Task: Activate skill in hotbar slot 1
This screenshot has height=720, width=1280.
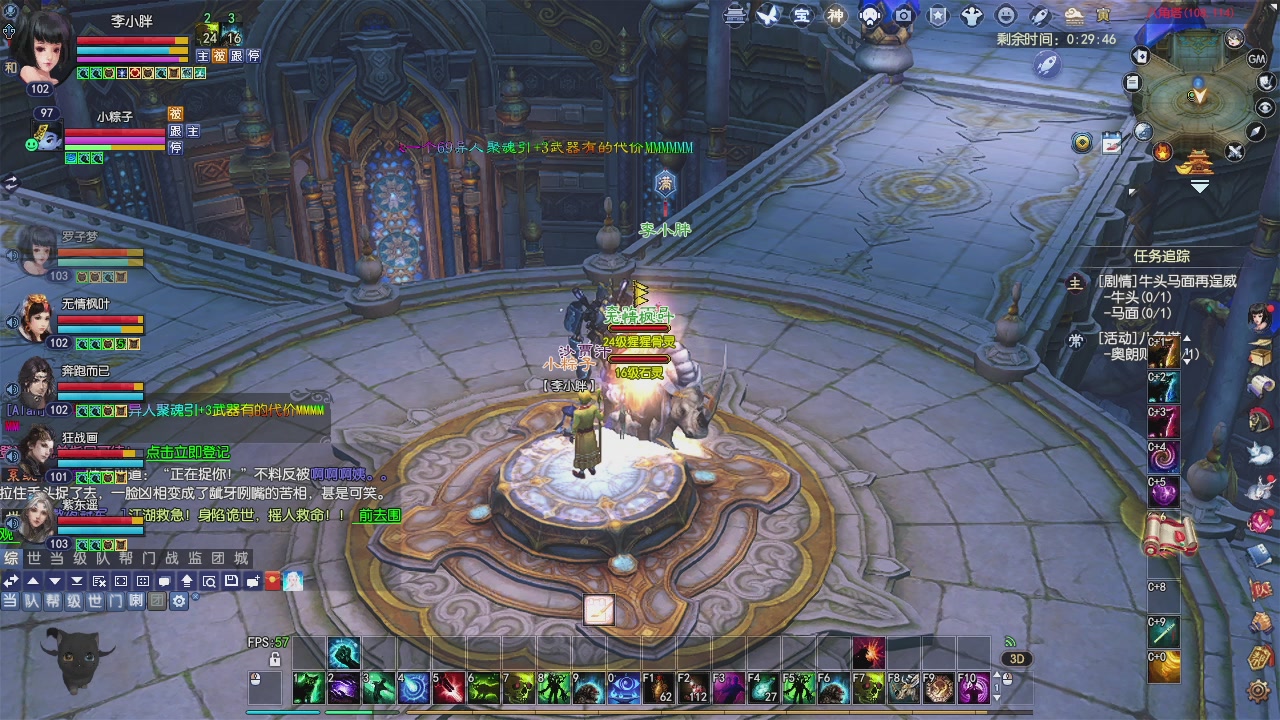Action: click(307, 687)
